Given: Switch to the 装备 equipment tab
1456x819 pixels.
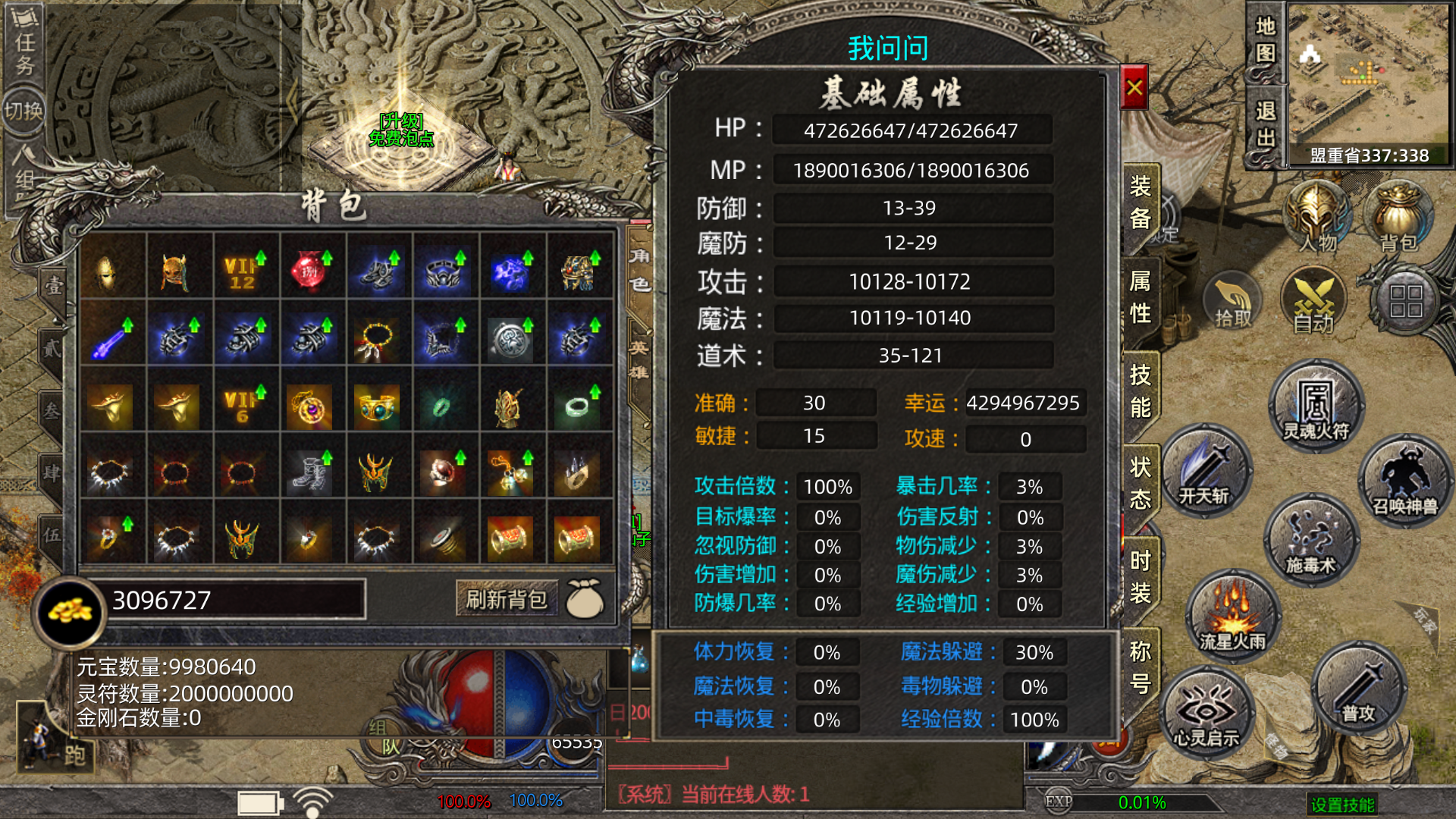Looking at the screenshot, I should 1140,202.
